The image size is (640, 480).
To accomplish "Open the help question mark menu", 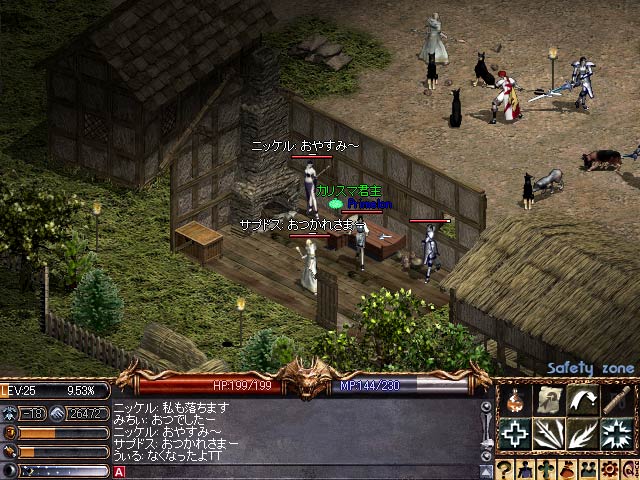I will (506, 470).
